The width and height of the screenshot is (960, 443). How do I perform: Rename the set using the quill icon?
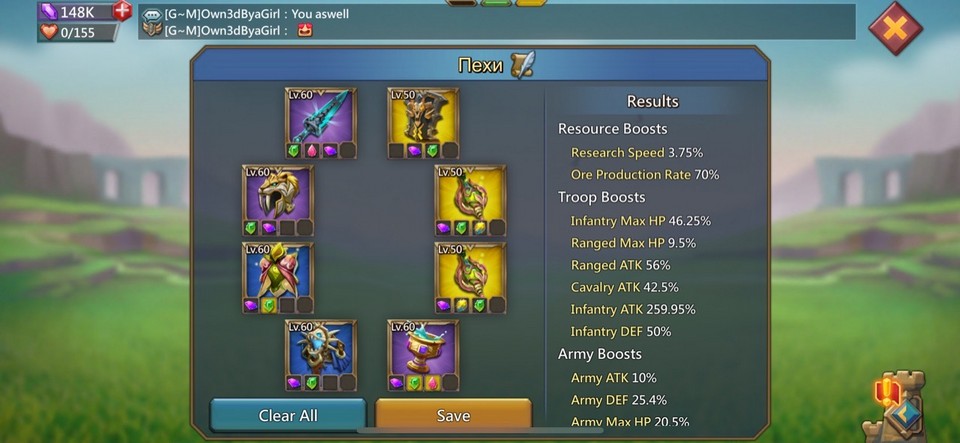522,66
